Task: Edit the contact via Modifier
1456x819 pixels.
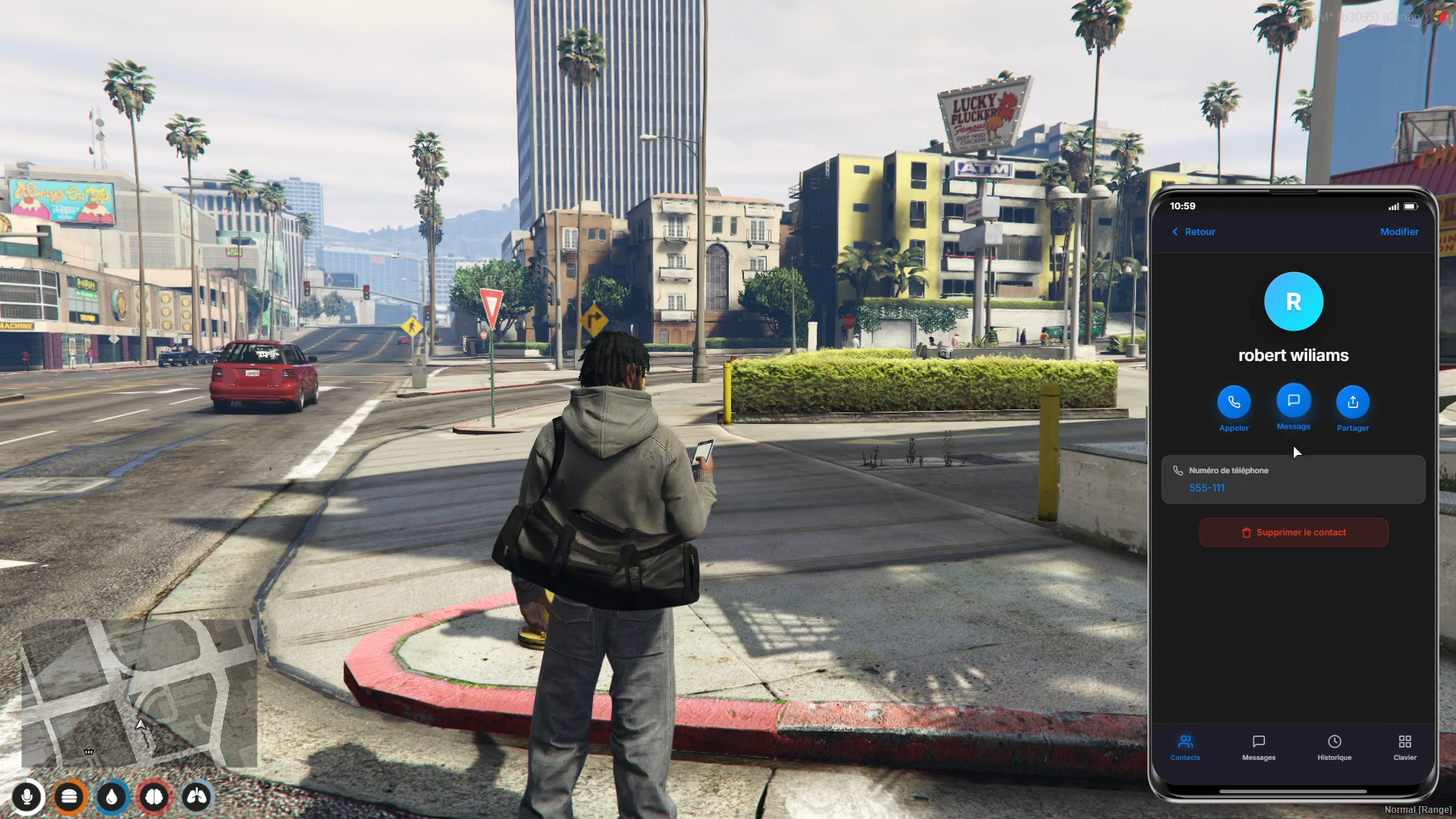Action: pos(1398,232)
